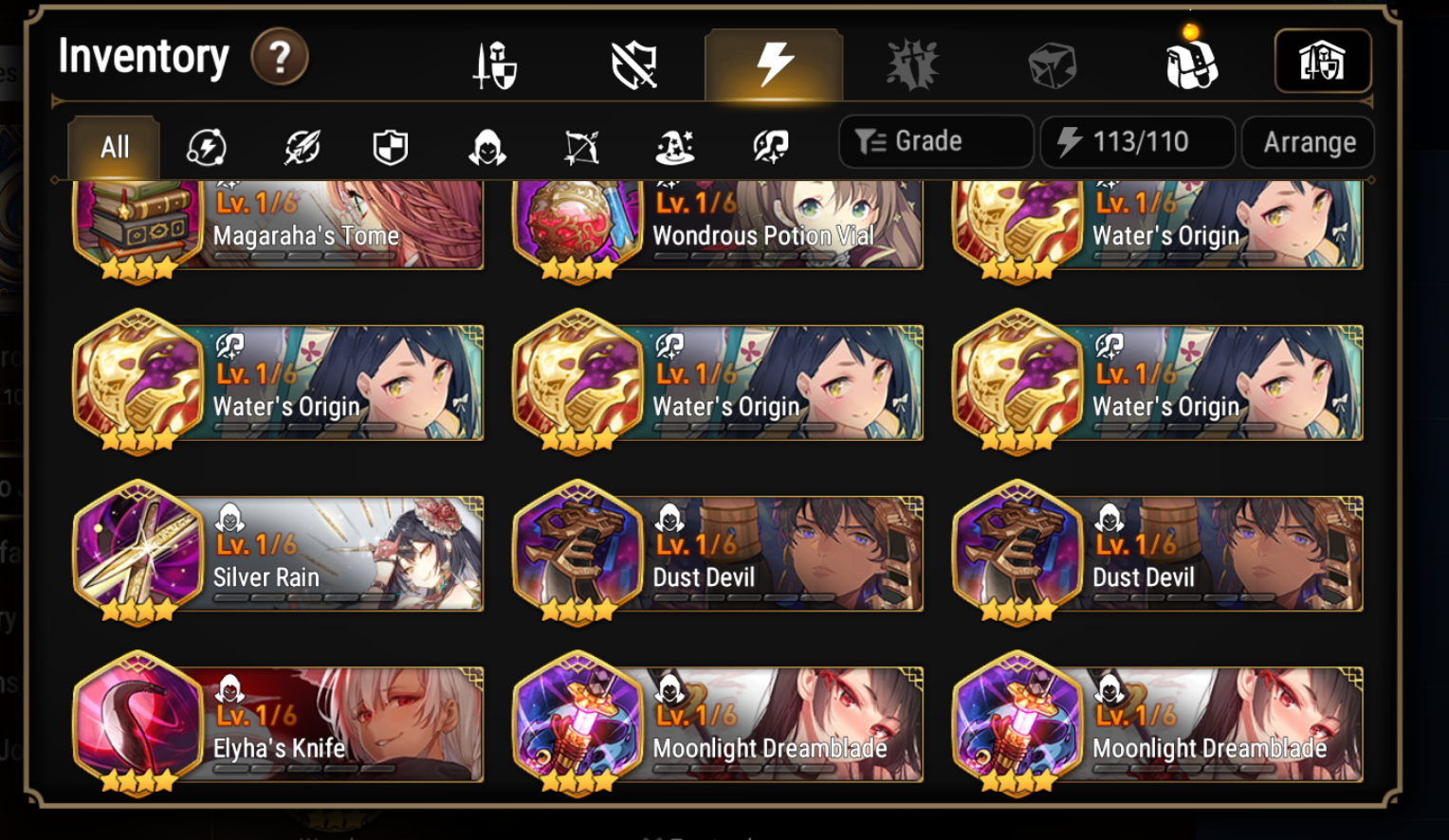The height and width of the screenshot is (840, 1449).
Task: Expand the circular lightning class filter
Action: pyautogui.click(x=207, y=145)
